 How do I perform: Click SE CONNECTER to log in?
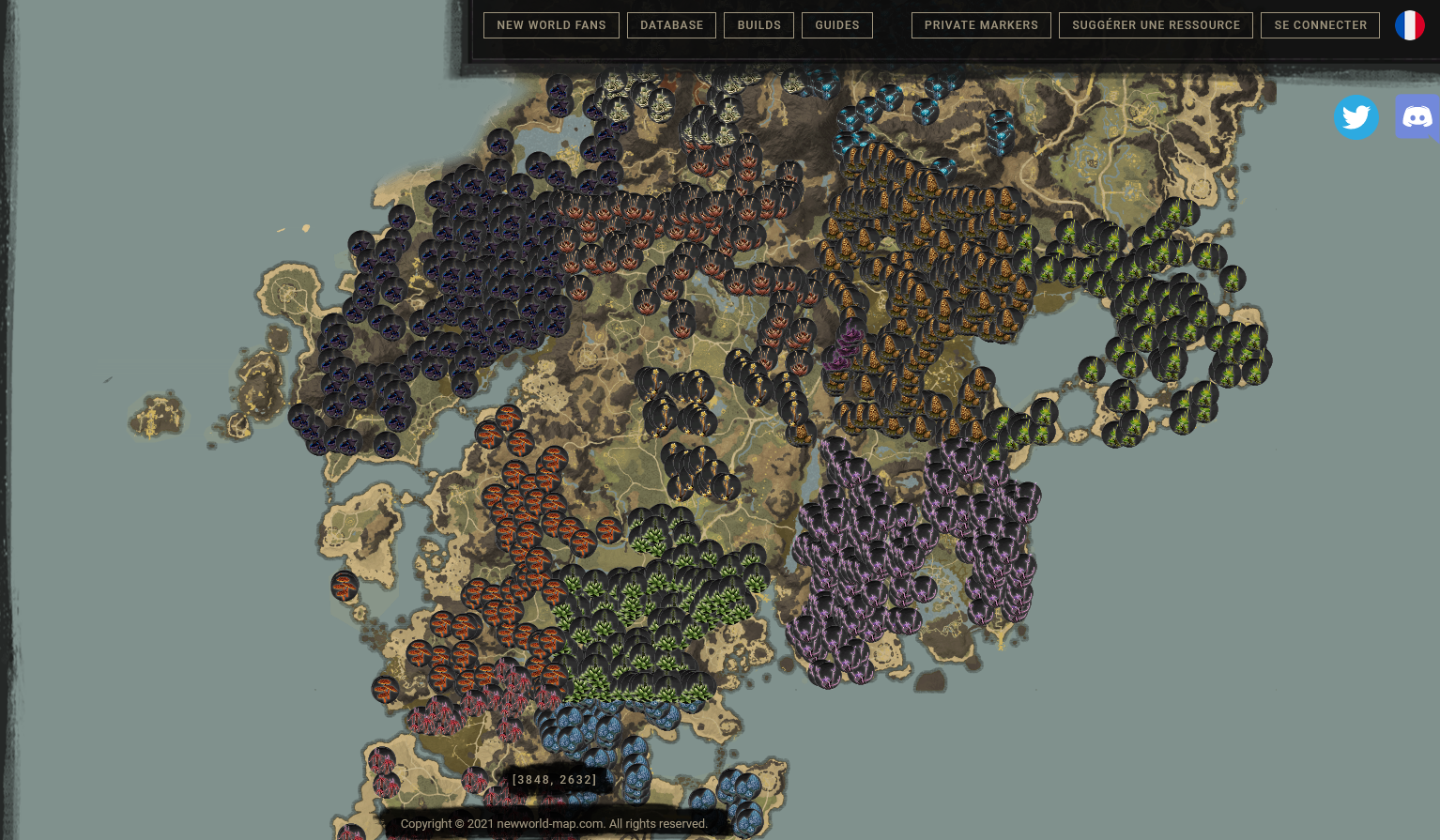[1320, 25]
